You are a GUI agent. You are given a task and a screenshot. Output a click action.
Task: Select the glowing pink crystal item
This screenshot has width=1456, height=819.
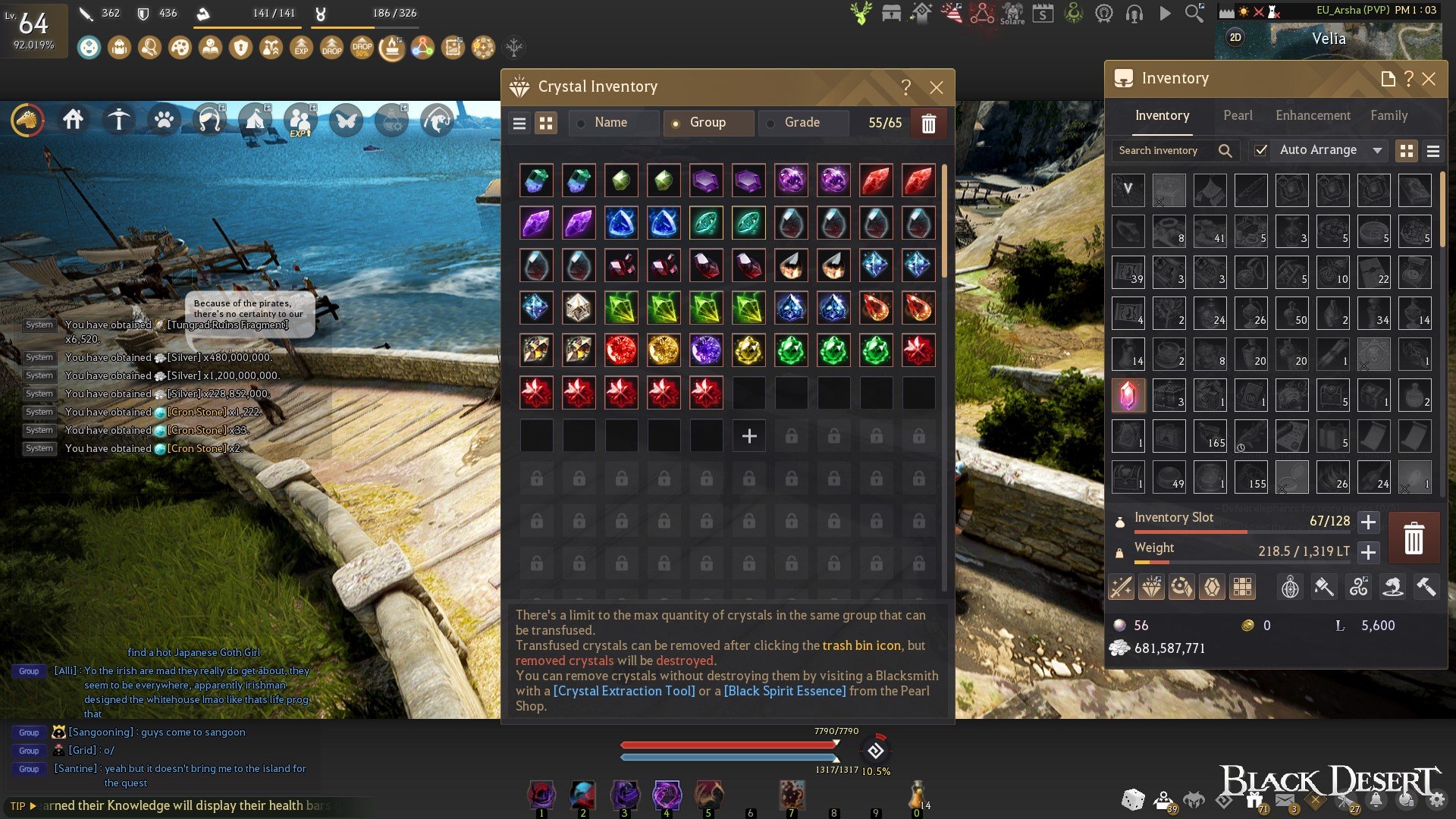pos(1128,396)
